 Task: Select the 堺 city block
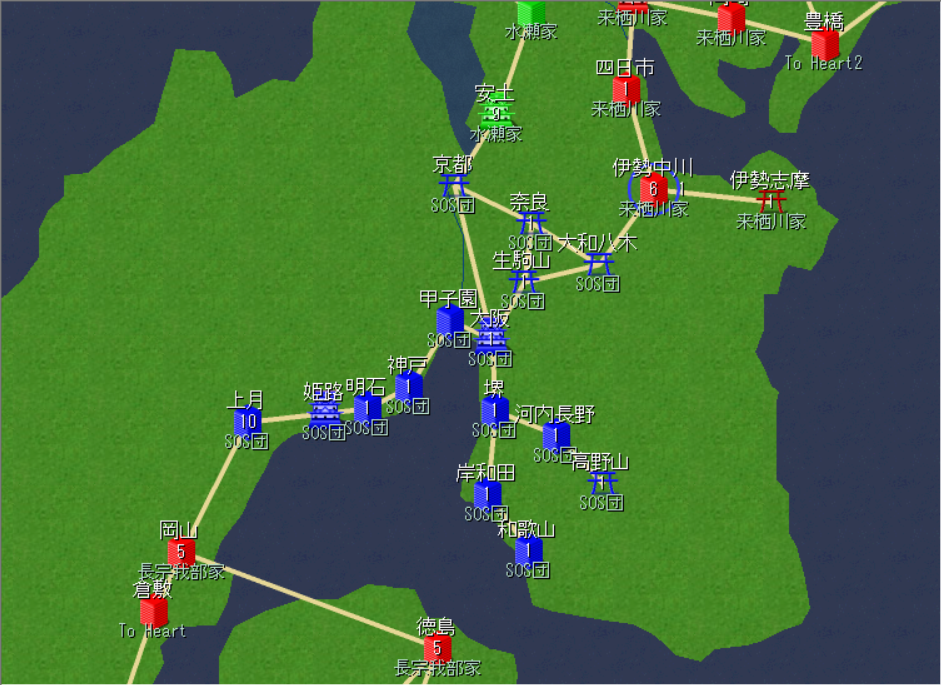[494, 410]
